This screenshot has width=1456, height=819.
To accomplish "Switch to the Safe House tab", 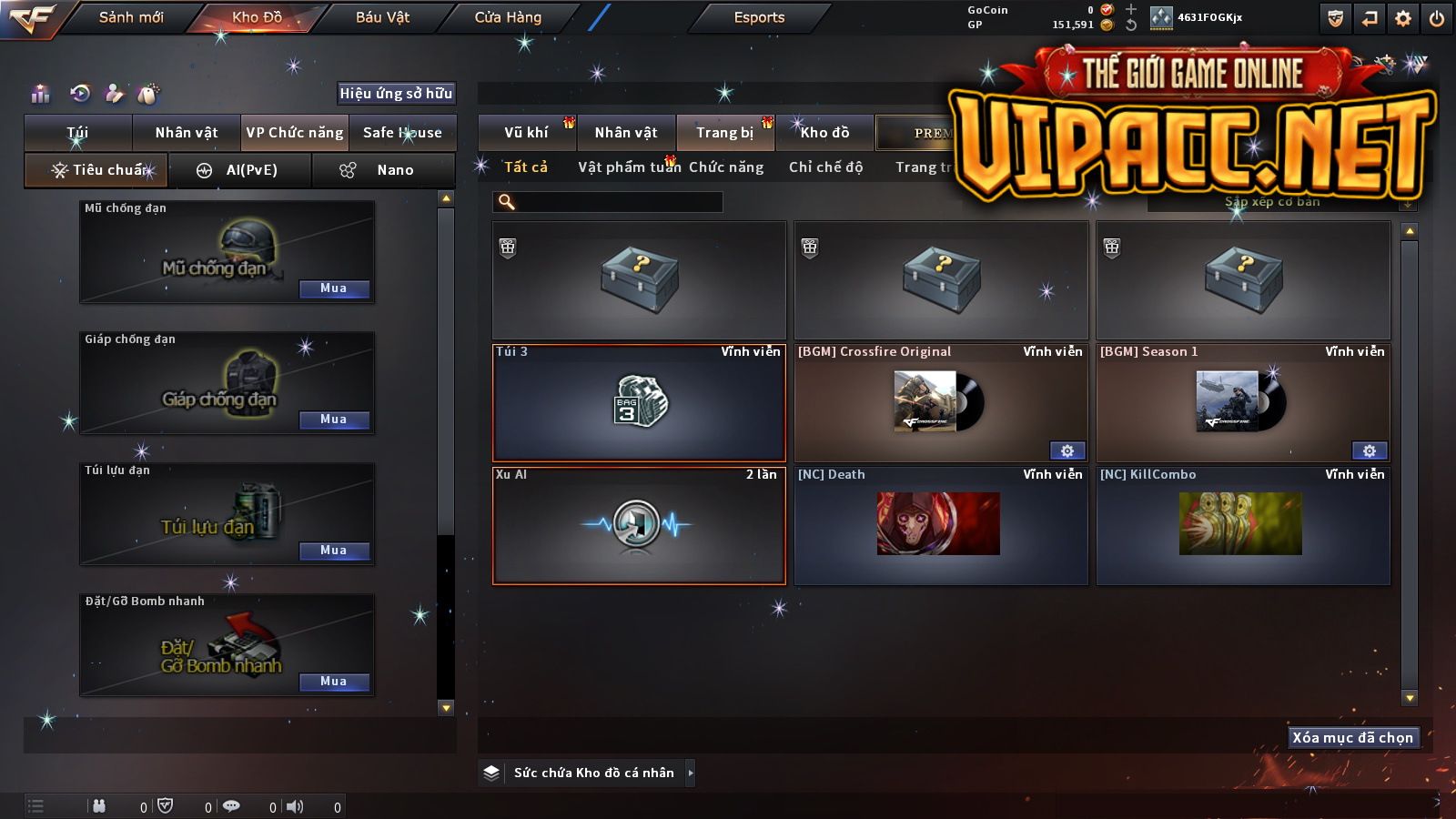I will (402, 133).
